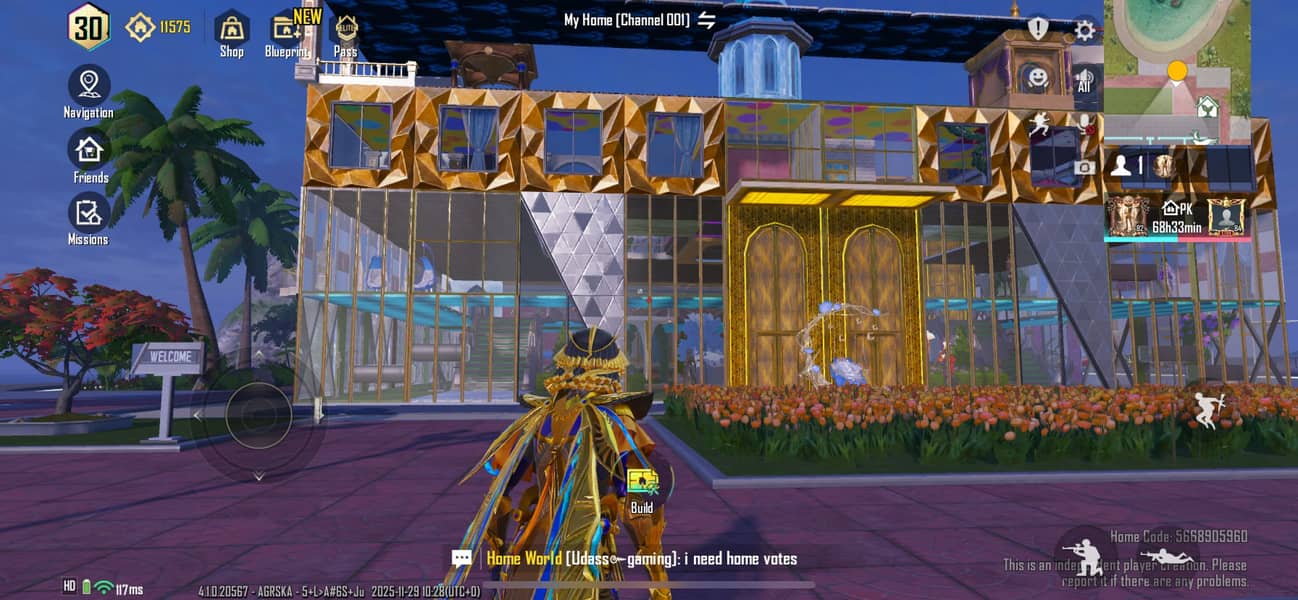Activate the sprint running icon
The width and height of the screenshot is (1298, 600).
[x=1040, y=124]
